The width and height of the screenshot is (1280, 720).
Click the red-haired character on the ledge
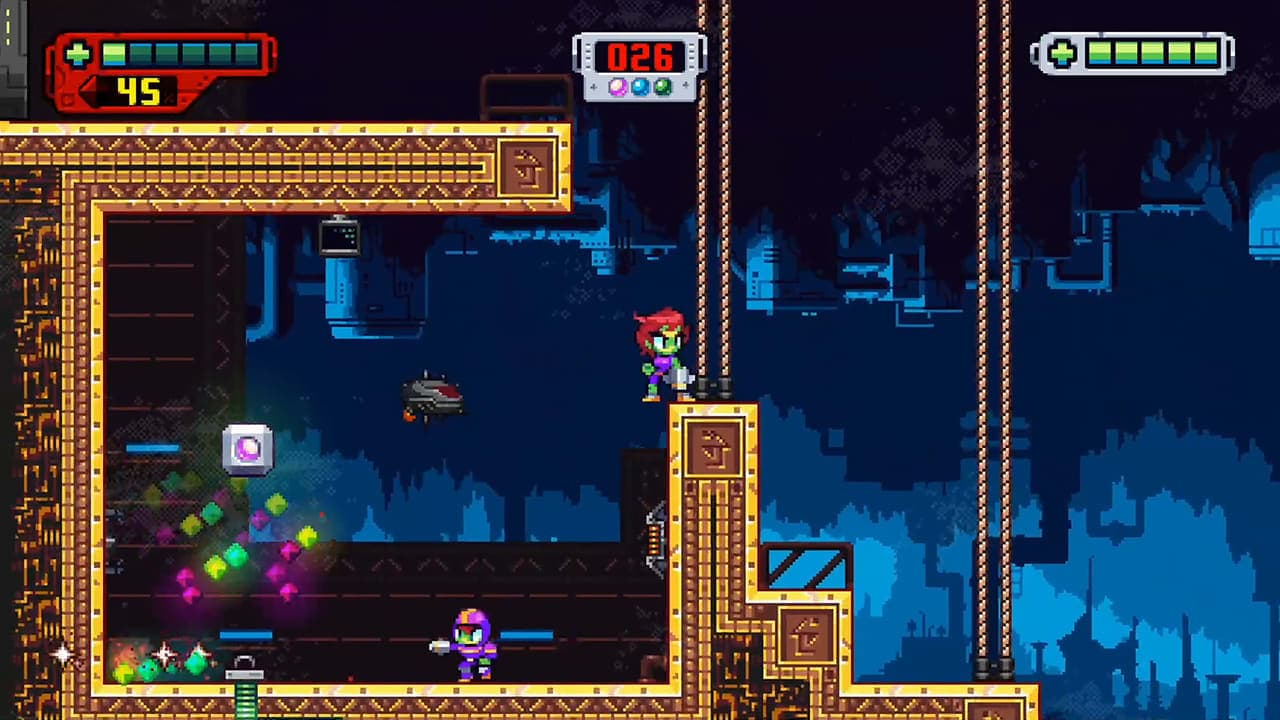click(665, 352)
